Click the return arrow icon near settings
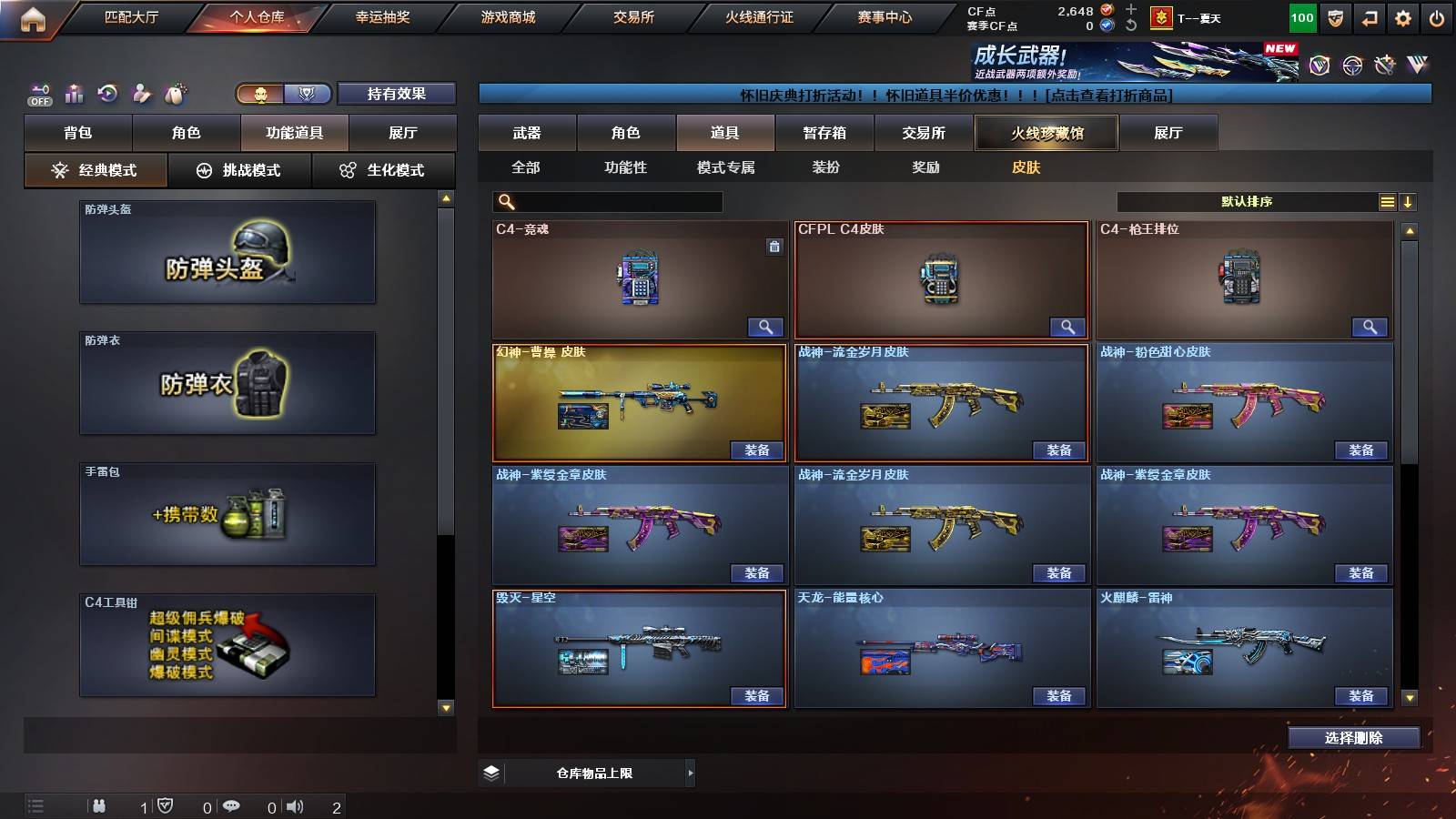 1369,16
